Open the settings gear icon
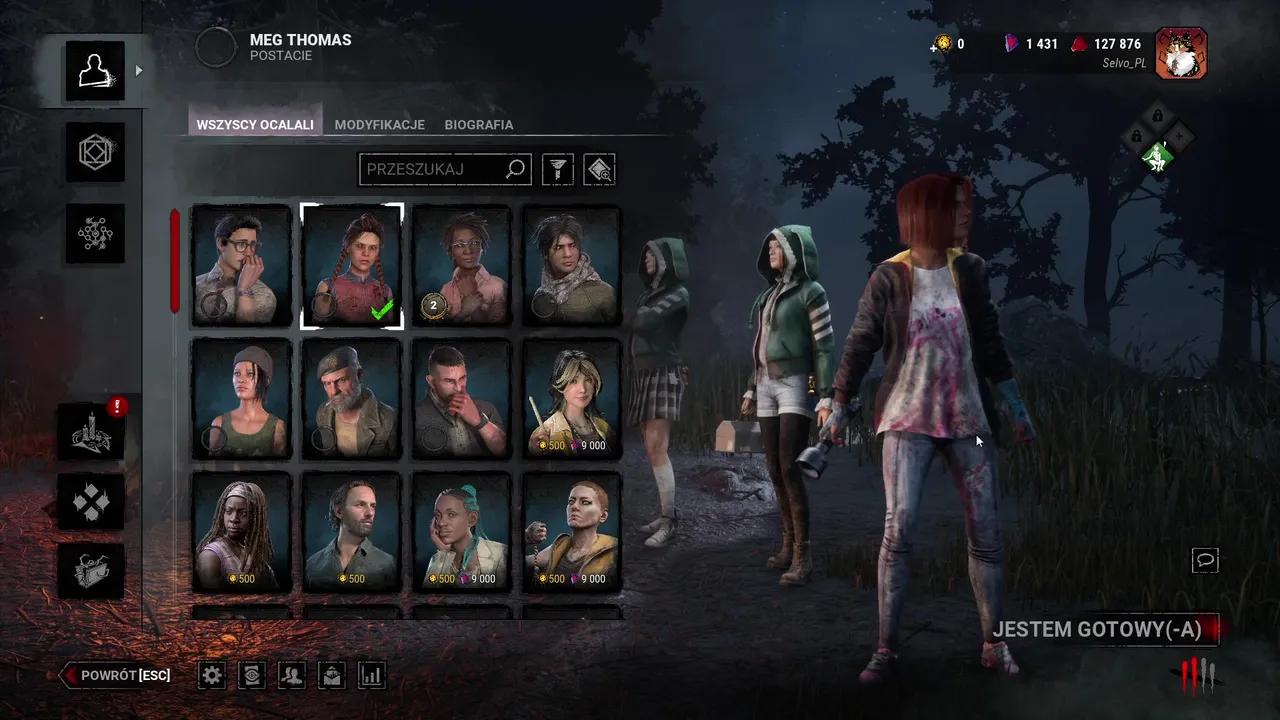1280x720 pixels. tap(211, 675)
